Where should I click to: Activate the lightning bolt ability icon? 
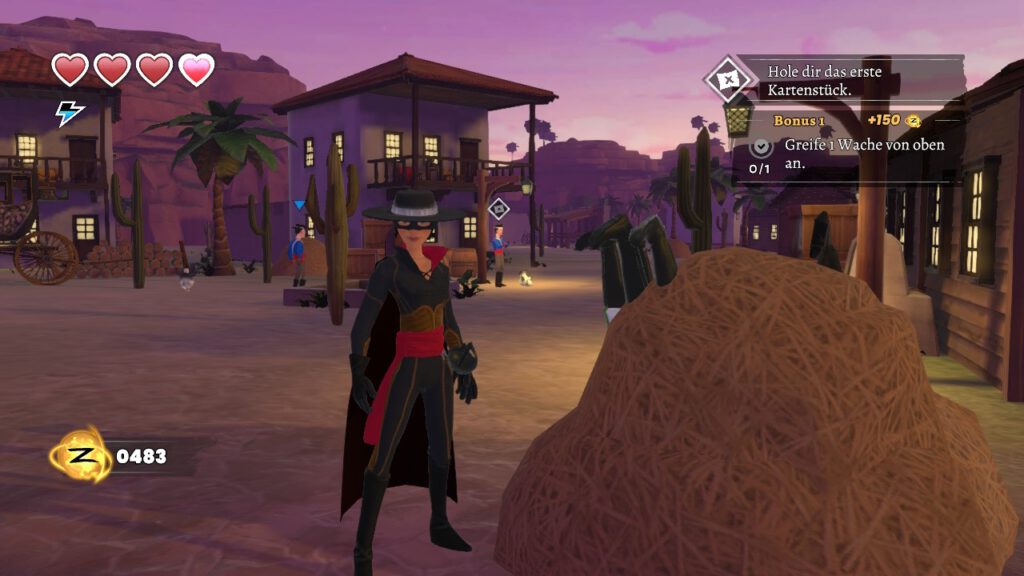pos(69,113)
